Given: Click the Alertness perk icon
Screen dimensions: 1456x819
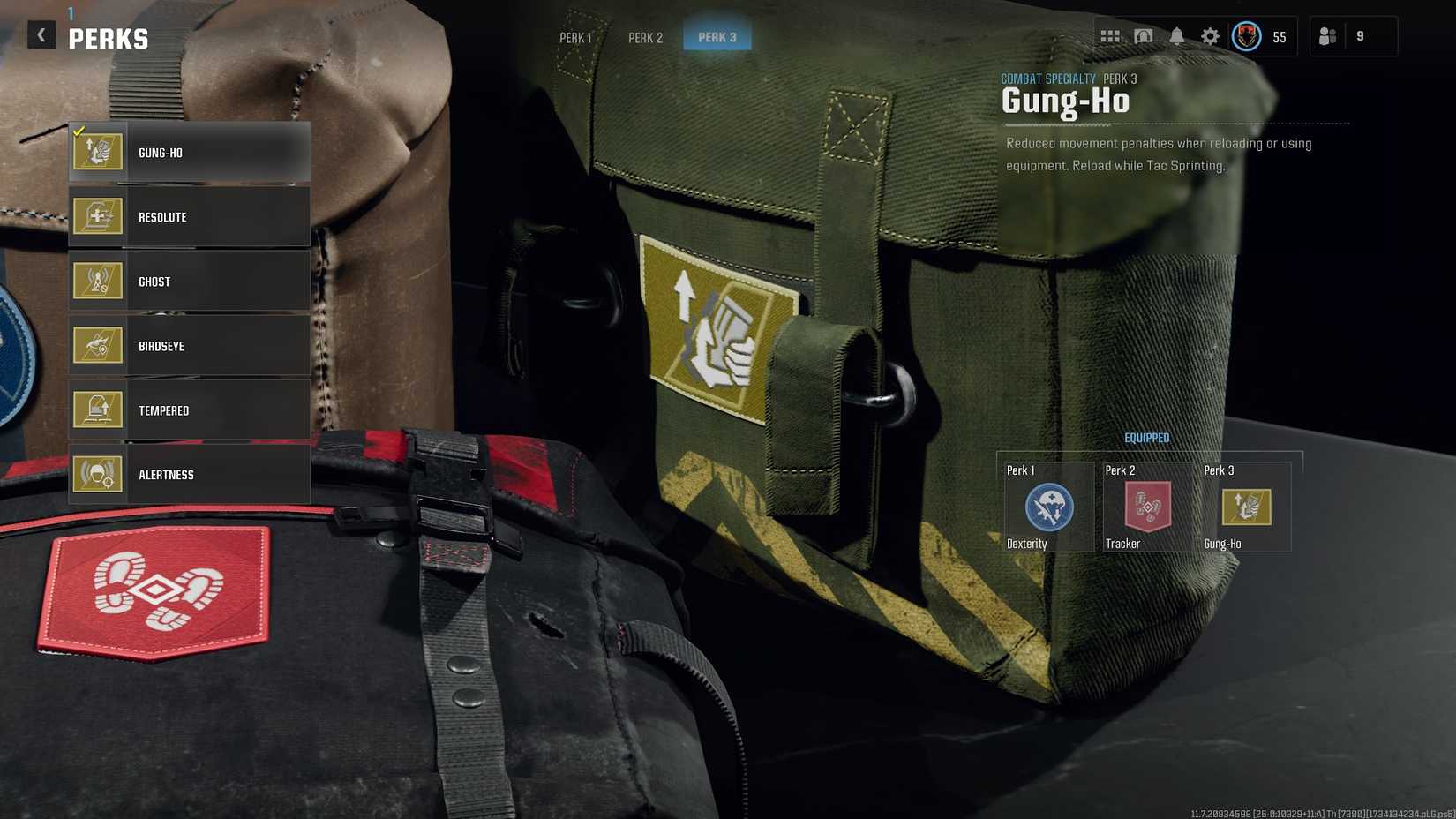Looking at the screenshot, I should click(98, 474).
